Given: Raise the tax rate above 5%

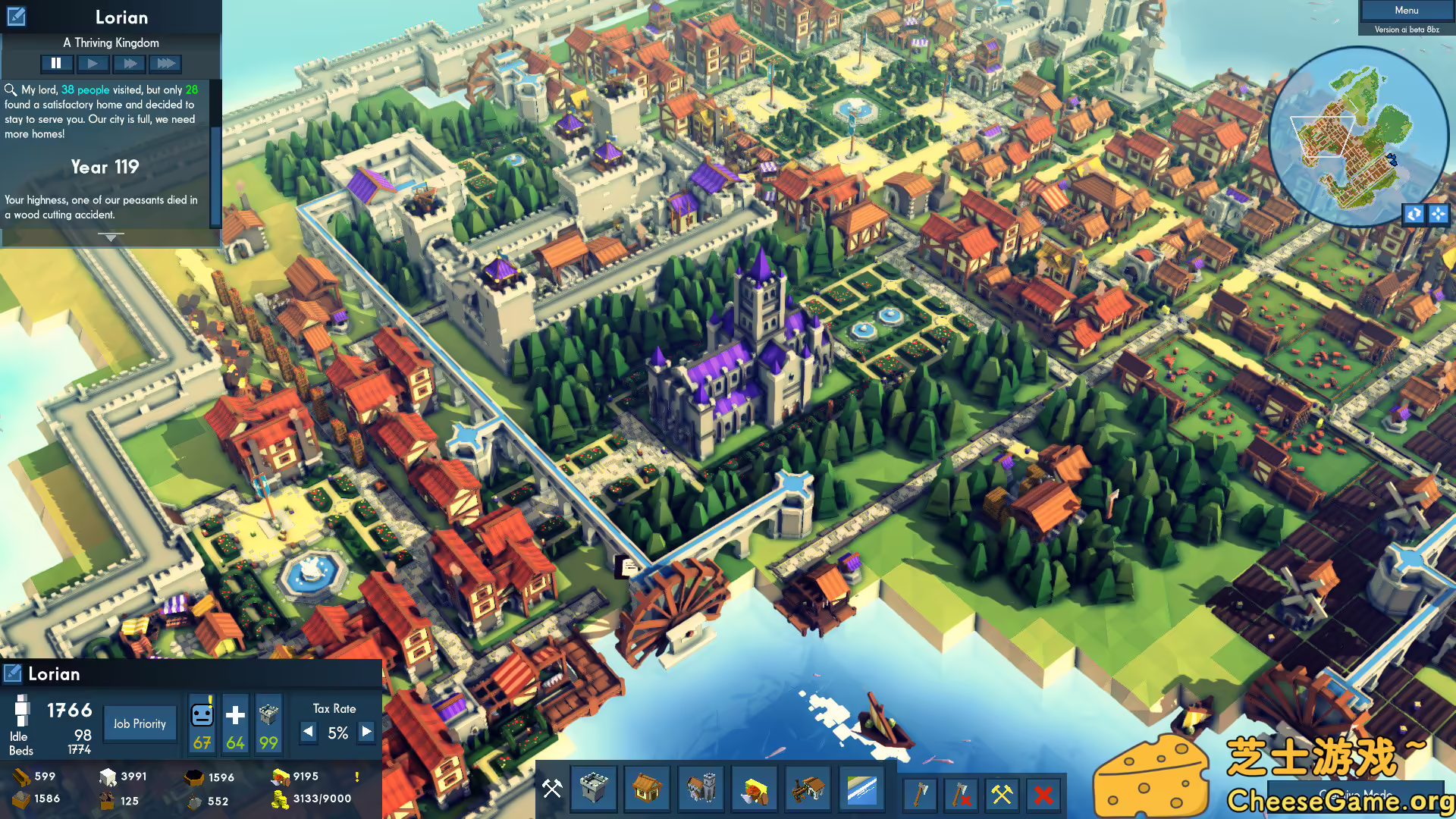Looking at the screenshot, I should (x=366, y=733).
